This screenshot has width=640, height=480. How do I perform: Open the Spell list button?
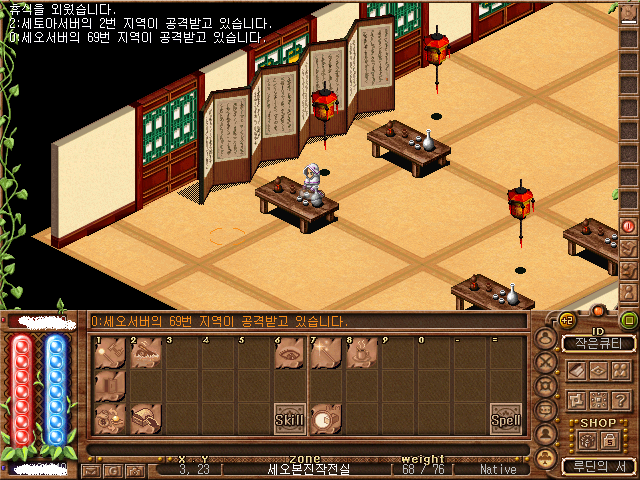tap(504, 421)
